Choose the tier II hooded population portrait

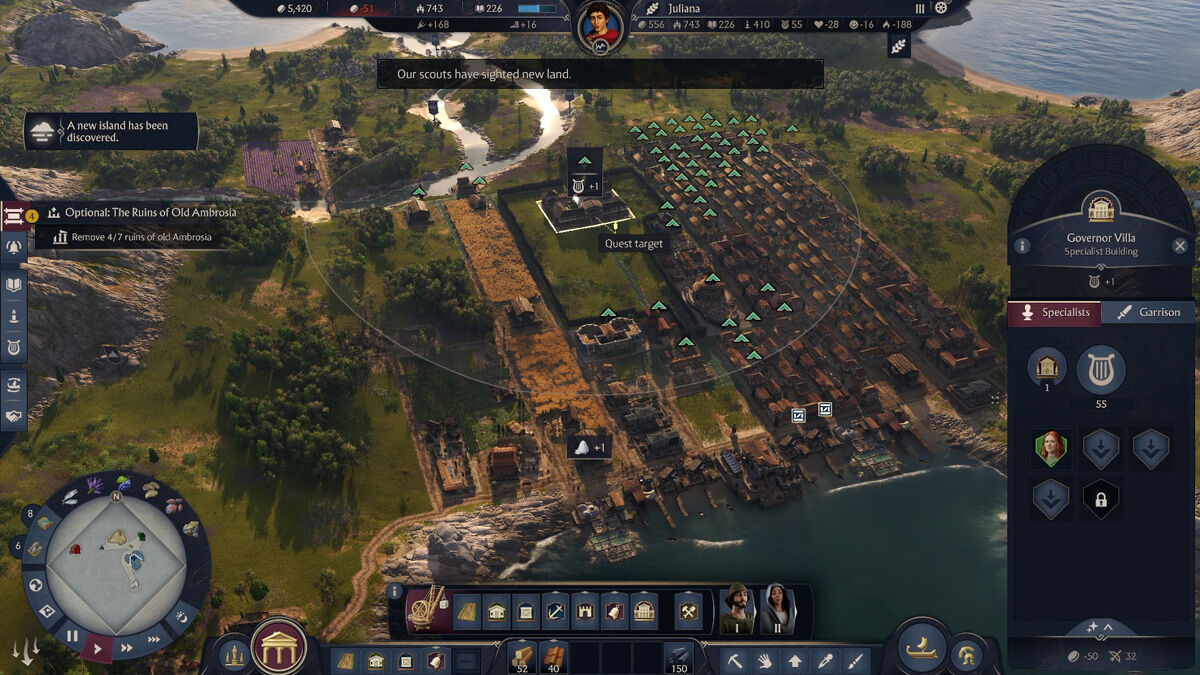(x=777, y=608)
